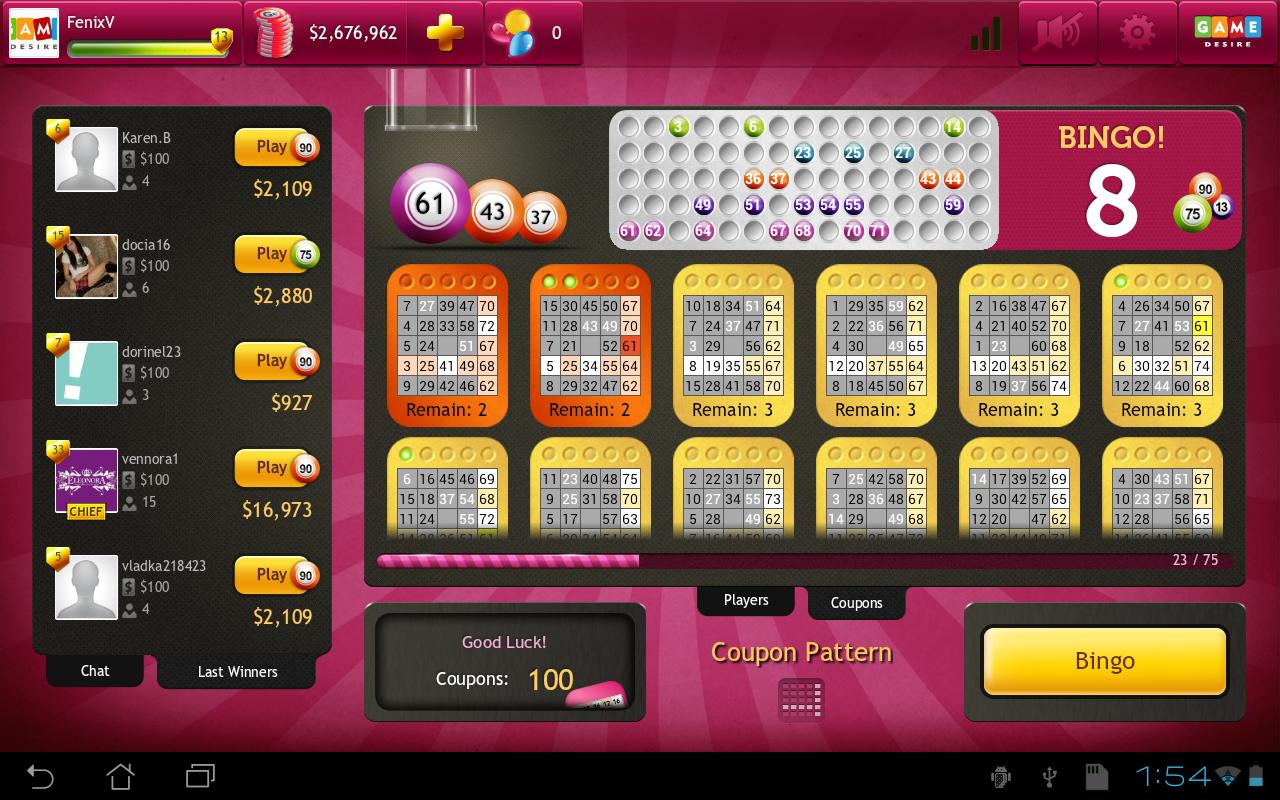Open the Players tab
The width and height of the screenshot is (1280, 800).
(x=745, y=599)
